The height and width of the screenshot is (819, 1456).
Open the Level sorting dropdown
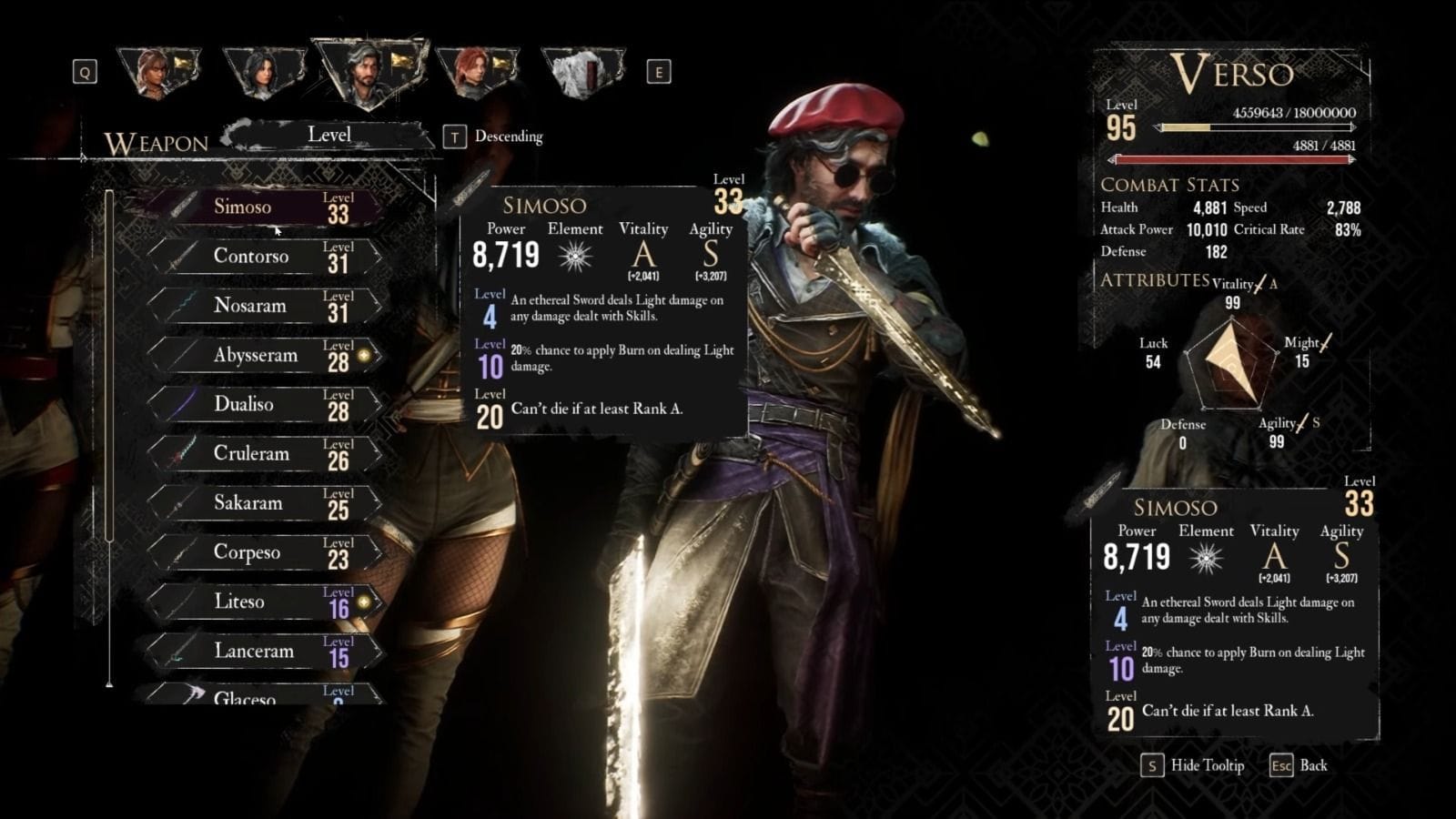[x=329, y=134]
